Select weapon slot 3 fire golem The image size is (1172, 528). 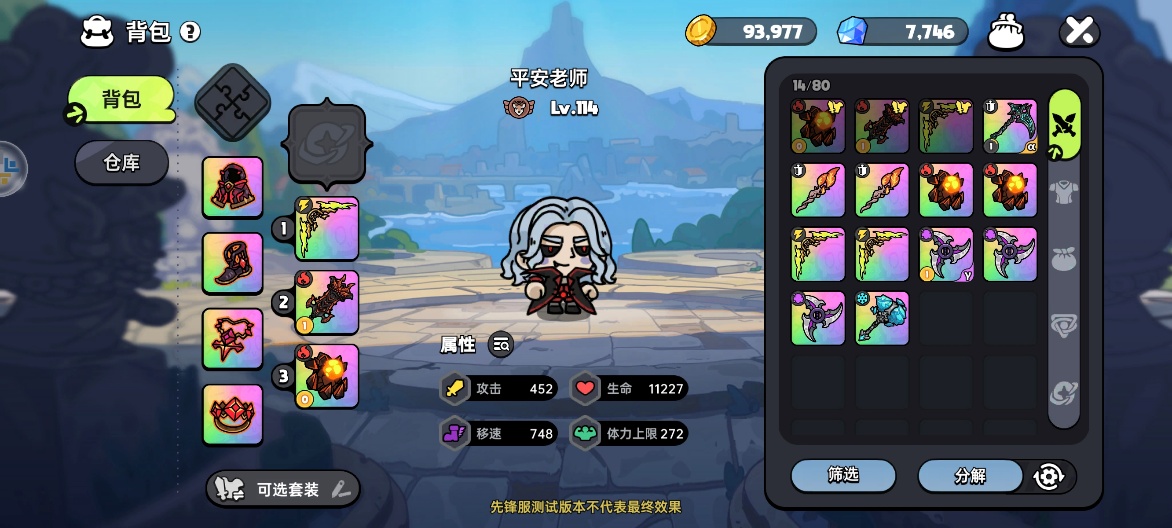coord(327,376)
